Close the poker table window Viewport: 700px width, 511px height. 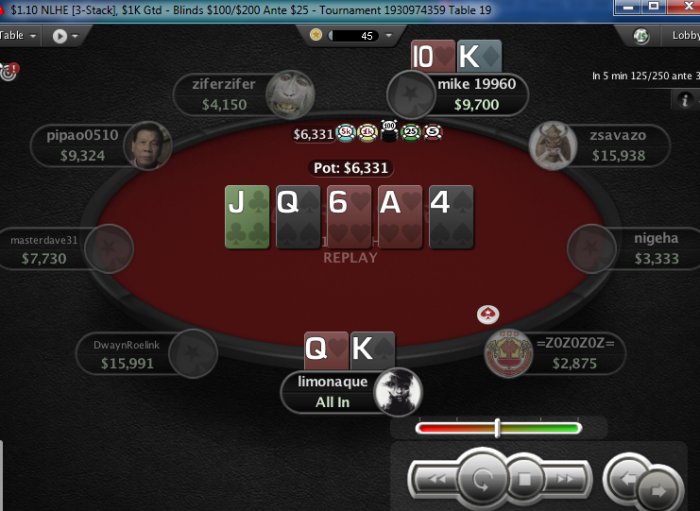coord(680,6)
